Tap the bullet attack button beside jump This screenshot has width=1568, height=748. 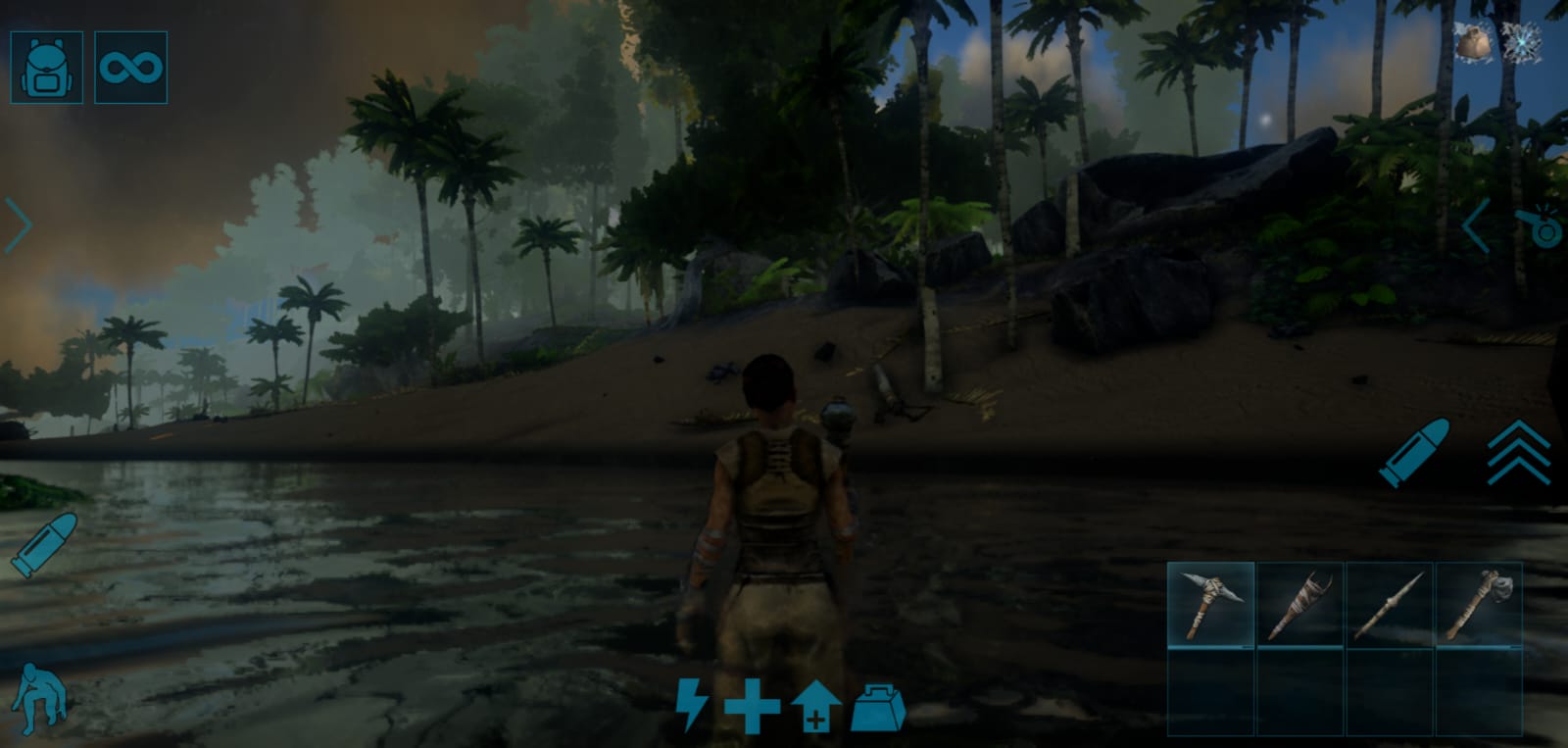pyautogui.click(x=1413, y=452)
